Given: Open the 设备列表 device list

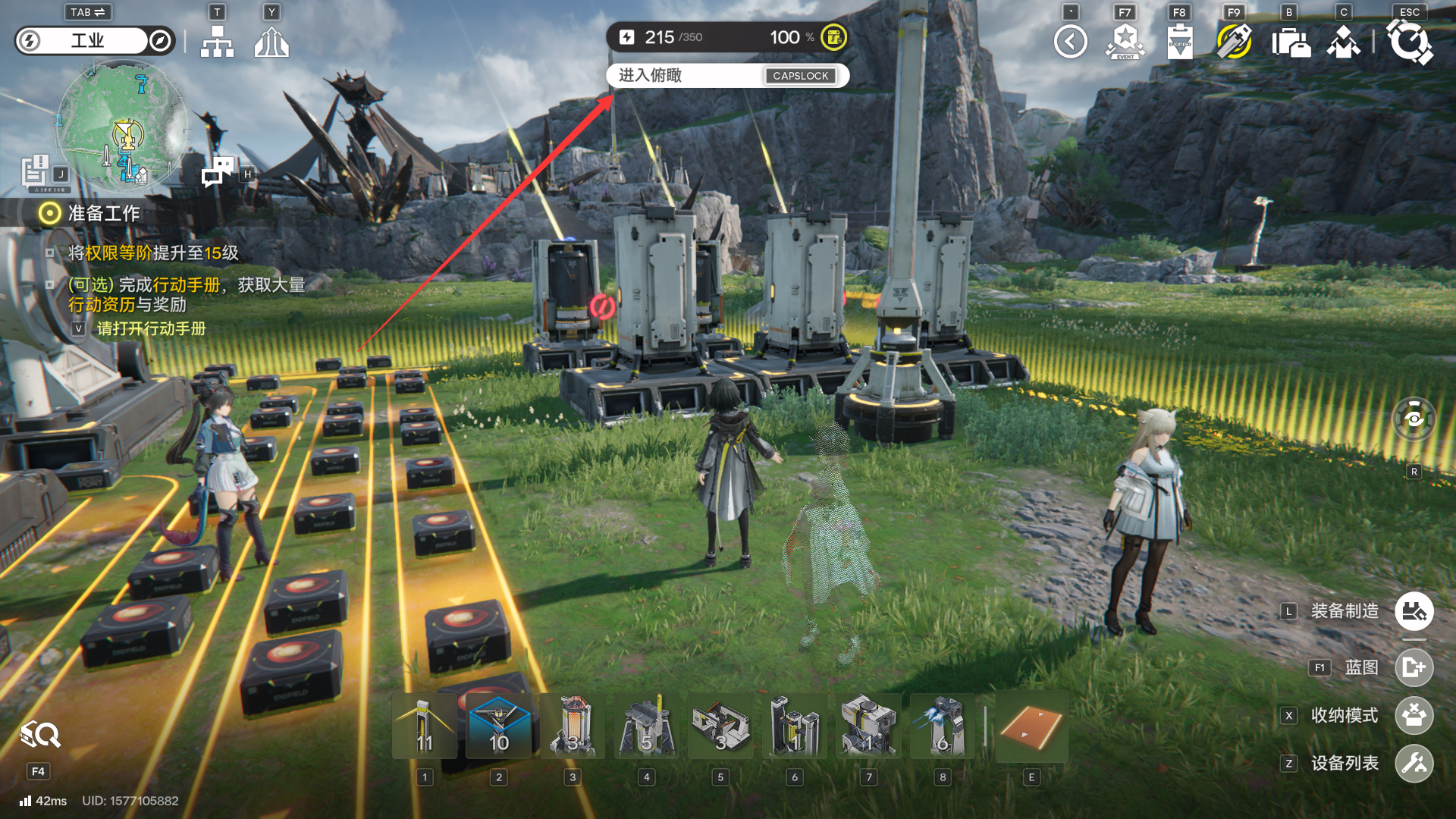Looking at the screenshot, I should tap(1414, 763).
